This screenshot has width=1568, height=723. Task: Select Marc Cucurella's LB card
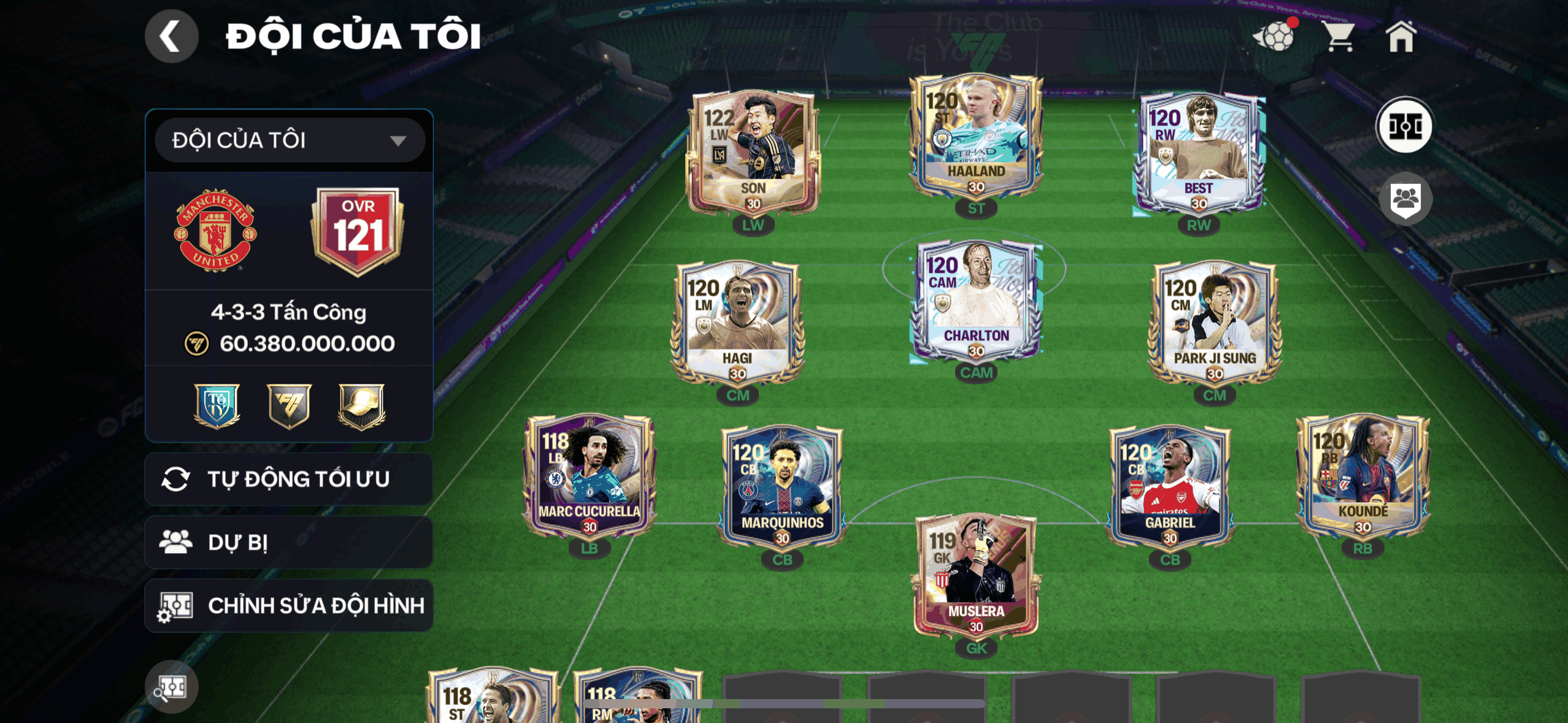tap(589, 476)
